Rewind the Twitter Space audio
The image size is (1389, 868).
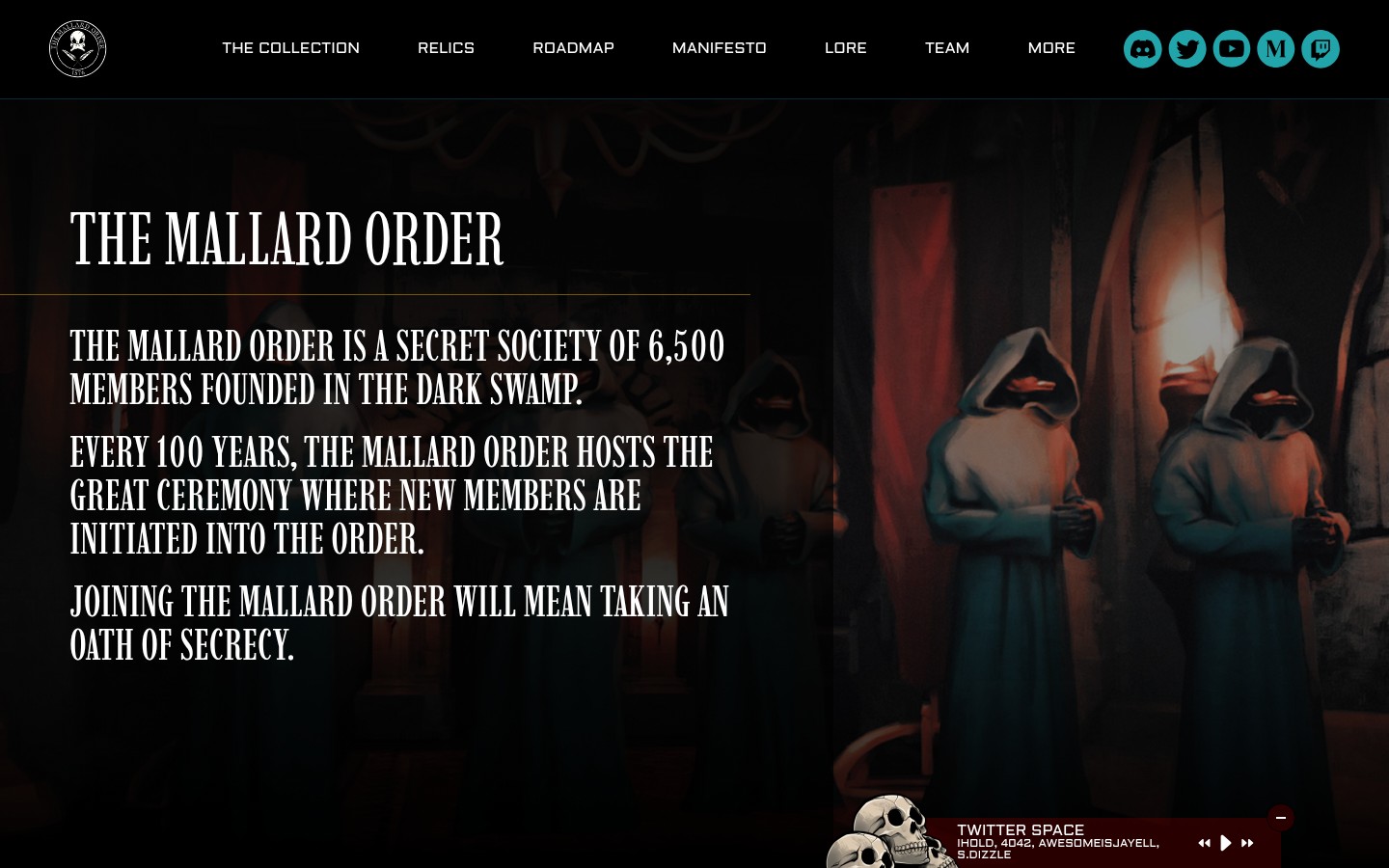[1205, 843]
